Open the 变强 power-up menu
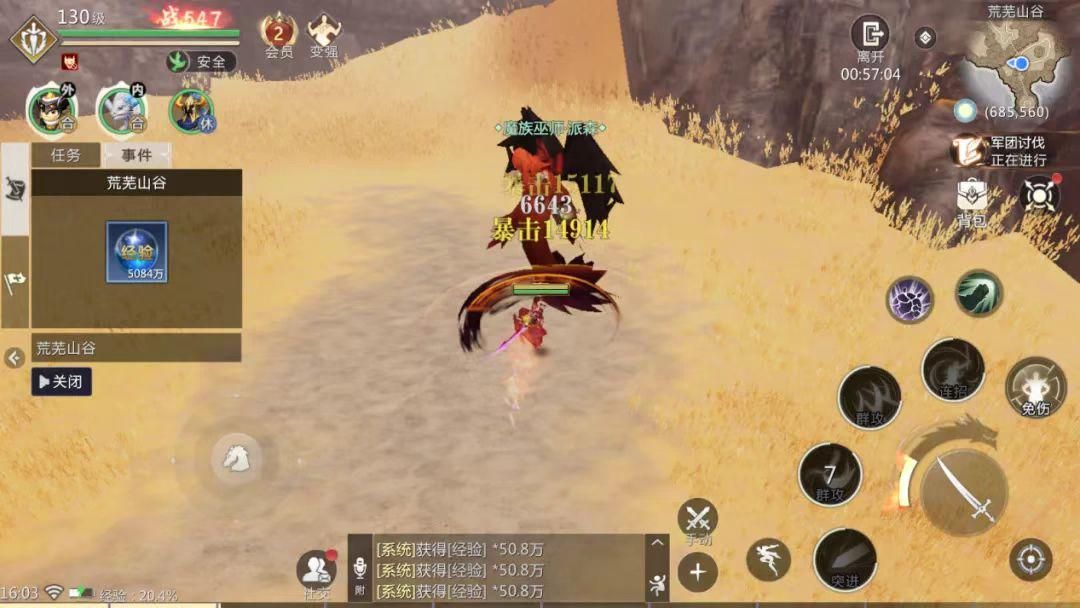The width and height of the screenshot is (1080, 608). 323,33
